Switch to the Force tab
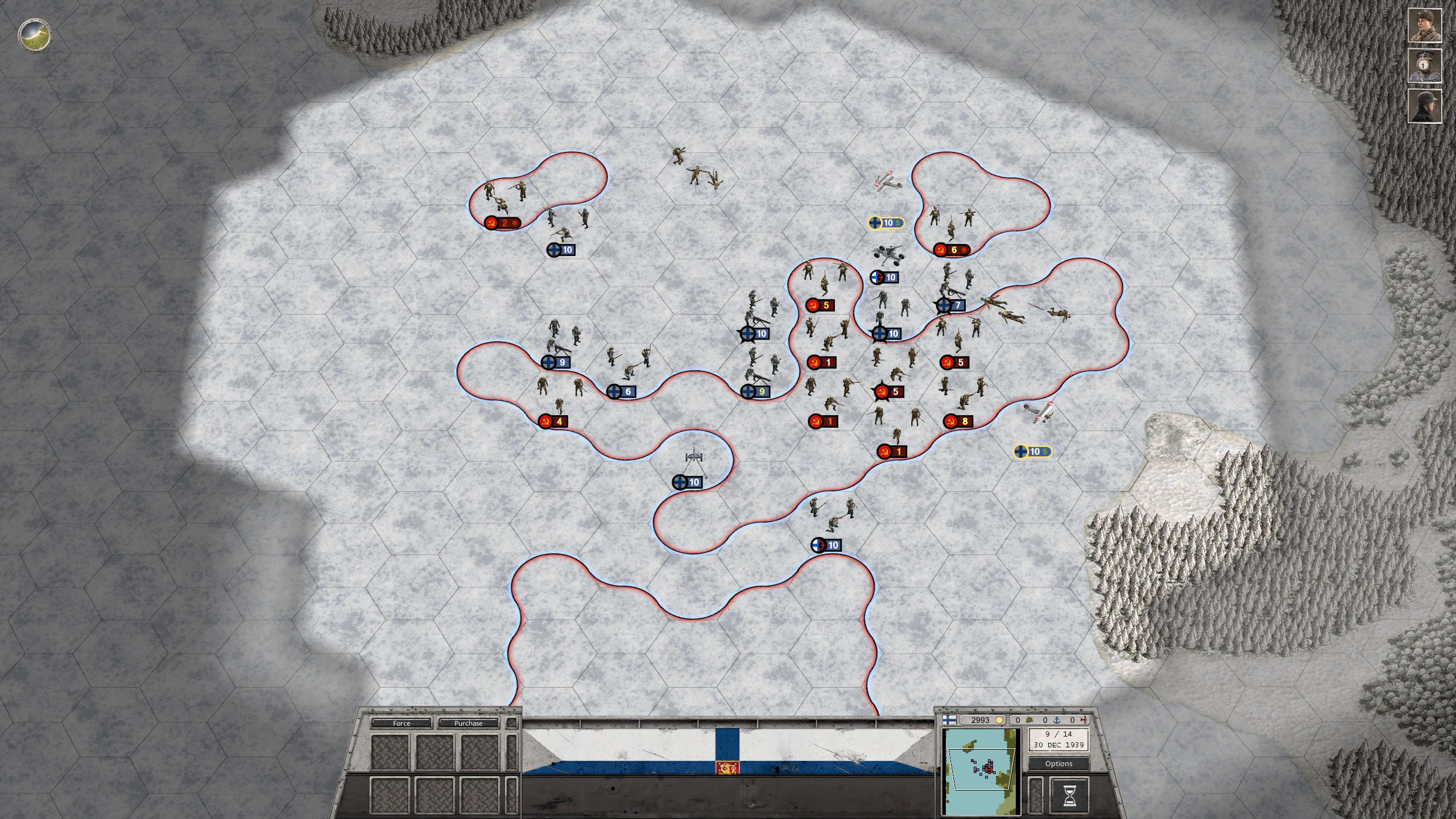 pyautogui.click(x=402, y=723)
